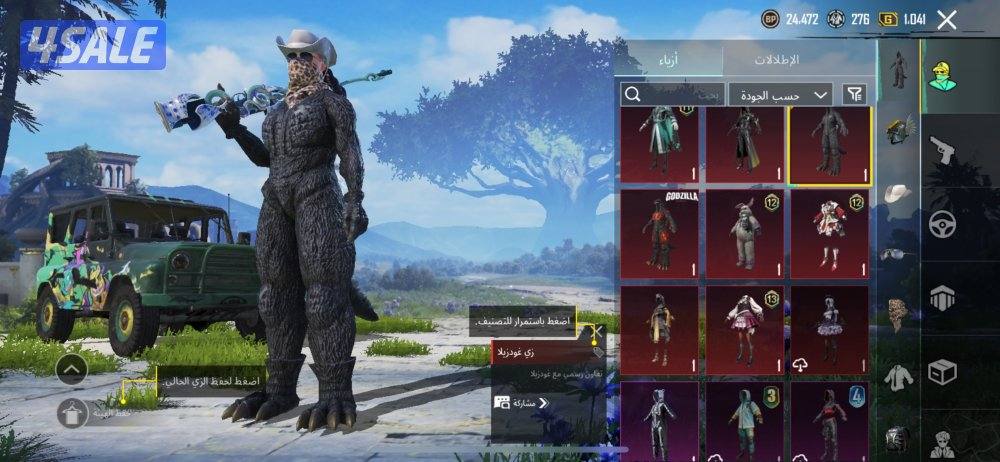Open the glasses accessory category
The image size is (1000, 462).
[x=899, y=254]
